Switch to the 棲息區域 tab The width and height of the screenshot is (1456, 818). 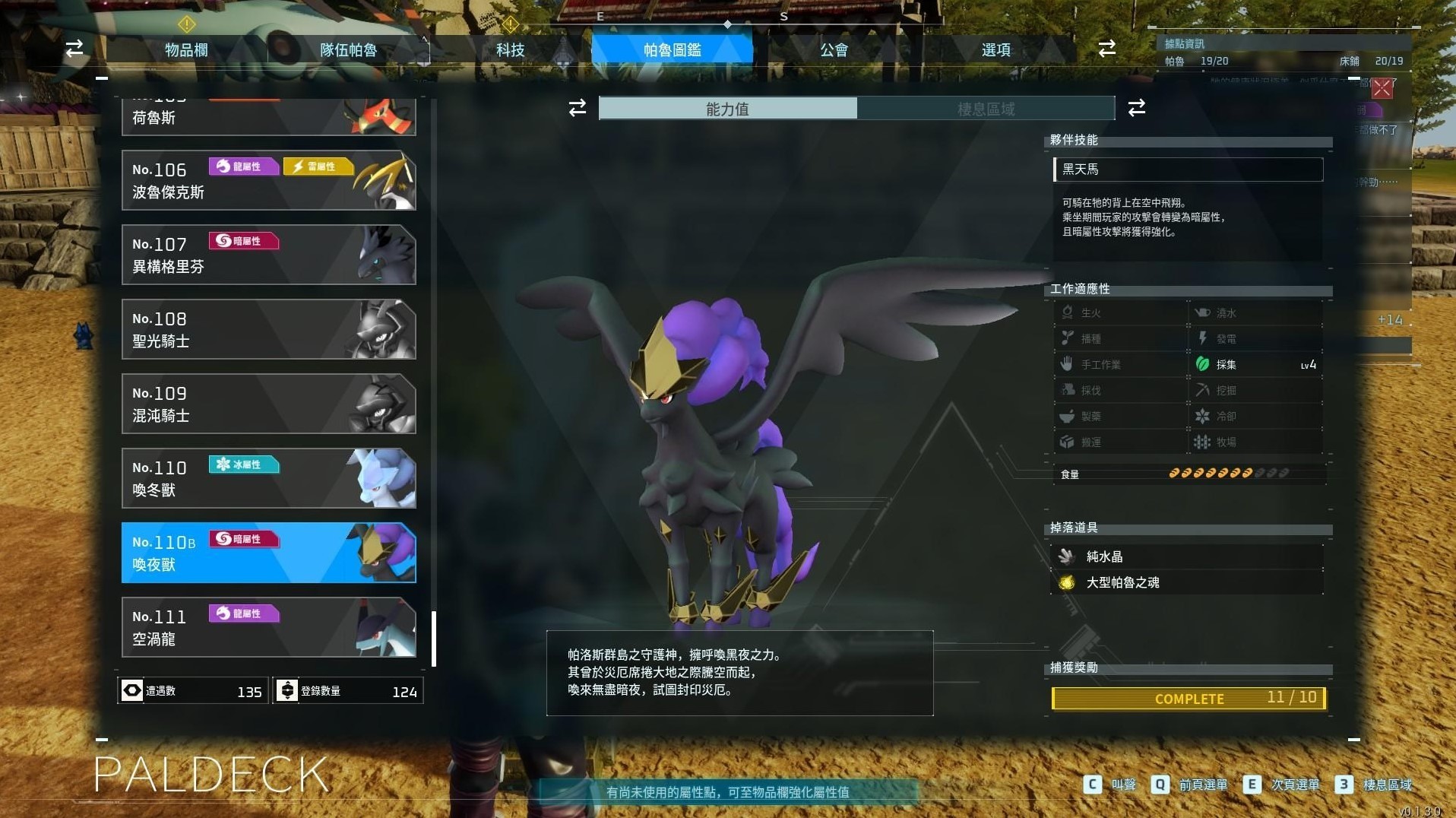[x=986, y=108]
